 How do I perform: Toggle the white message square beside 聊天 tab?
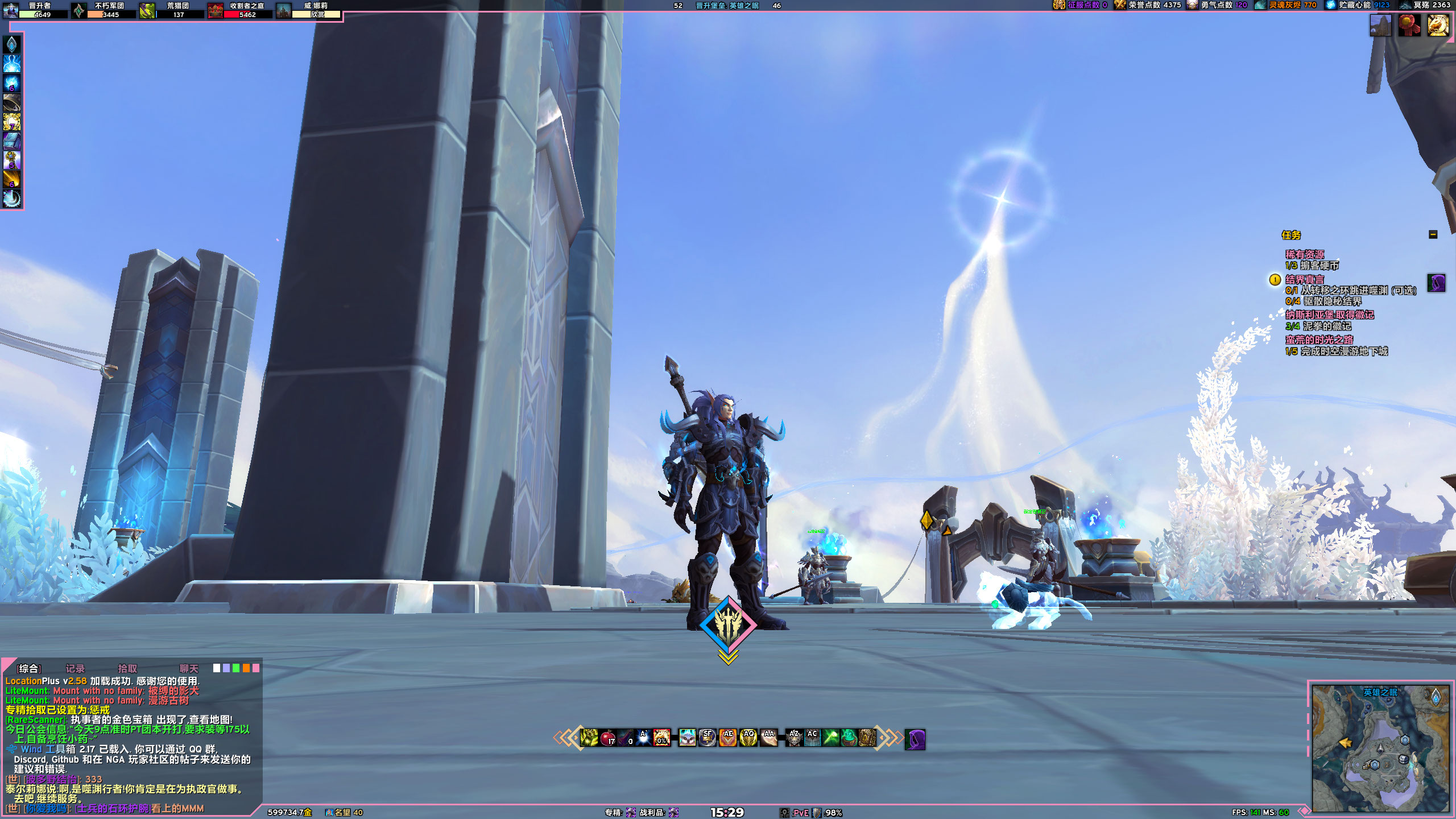217,668
